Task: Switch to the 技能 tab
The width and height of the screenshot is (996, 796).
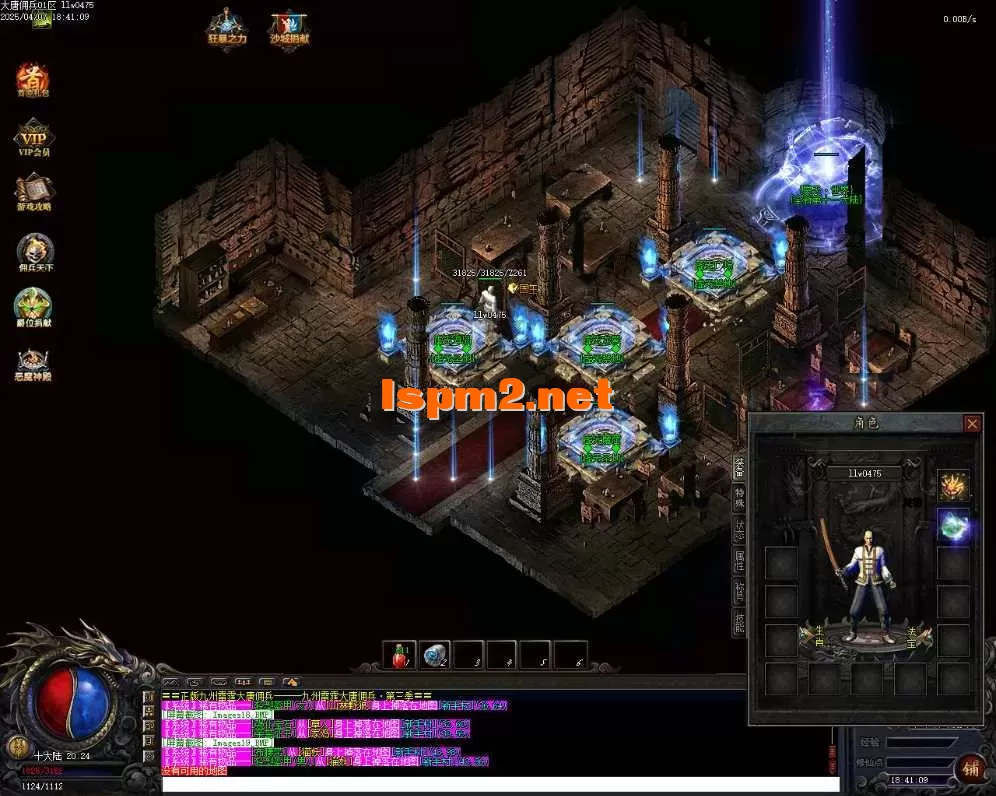Action: (739, 623)
